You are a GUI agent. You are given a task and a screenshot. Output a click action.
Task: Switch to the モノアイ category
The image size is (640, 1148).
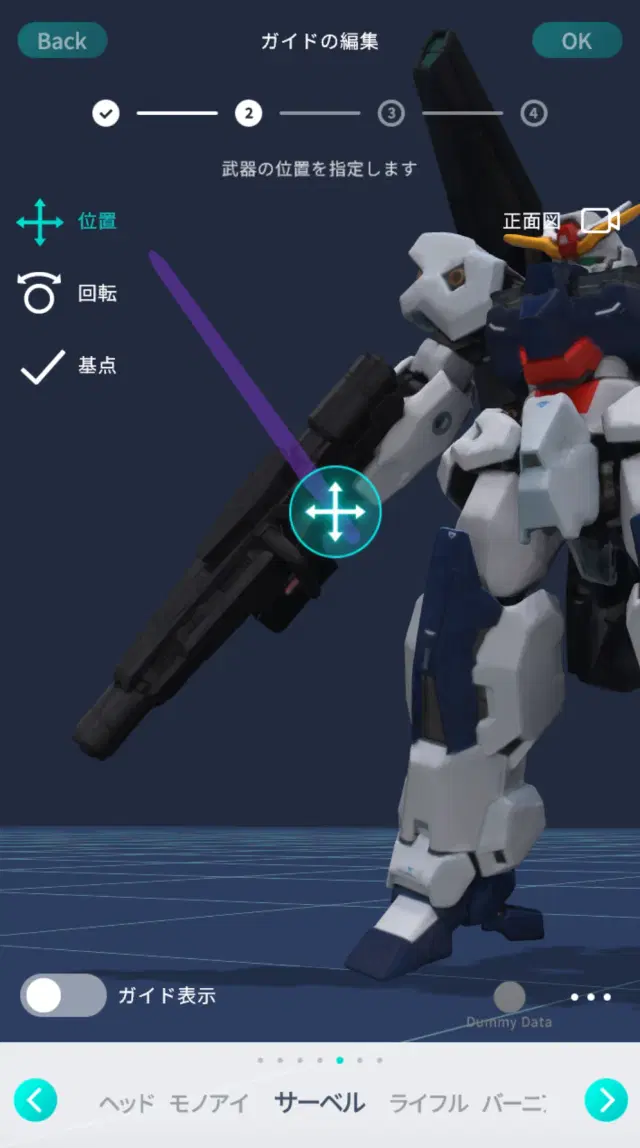pos(207,1104)
